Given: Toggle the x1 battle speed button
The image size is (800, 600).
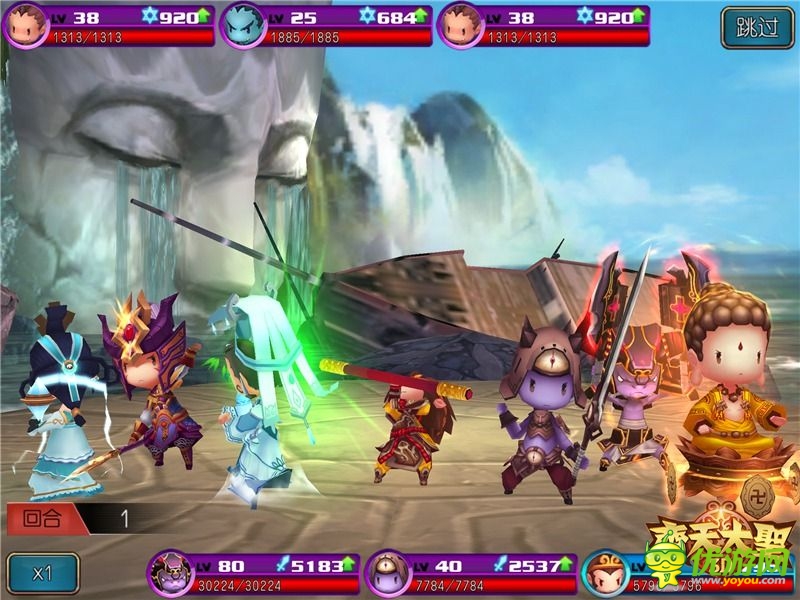Looking at the screenshot, I should pos(42,574).
